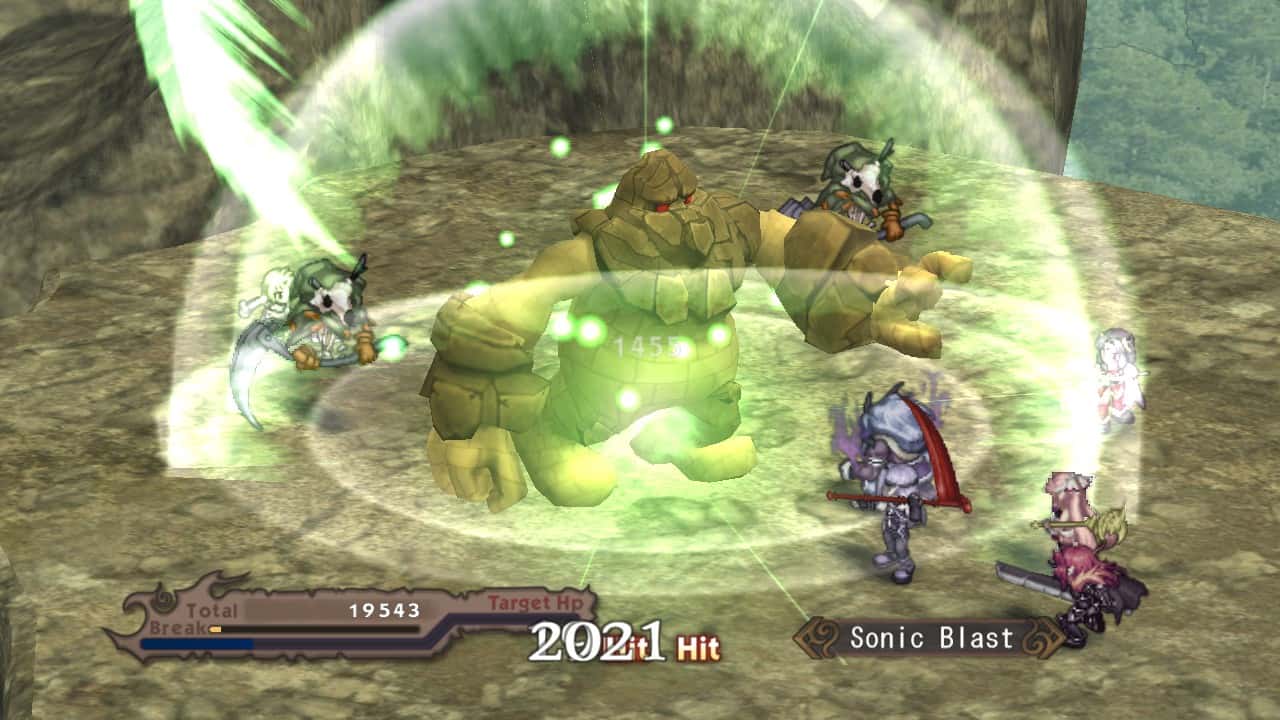Click the ornate swirl icon left of Sonic Blast

[x=818, y=638]
